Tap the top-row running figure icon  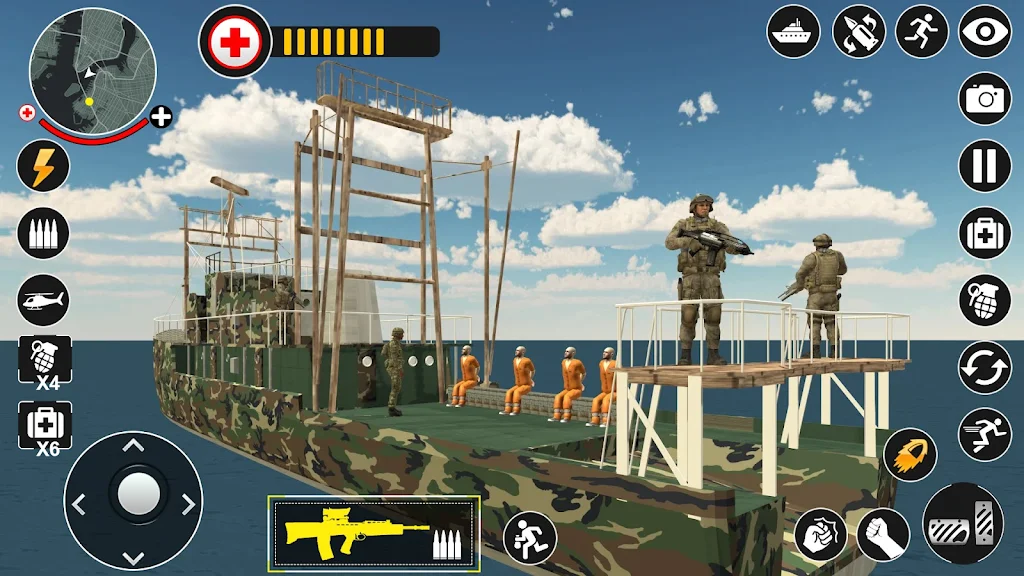click(x=922, y=31)
